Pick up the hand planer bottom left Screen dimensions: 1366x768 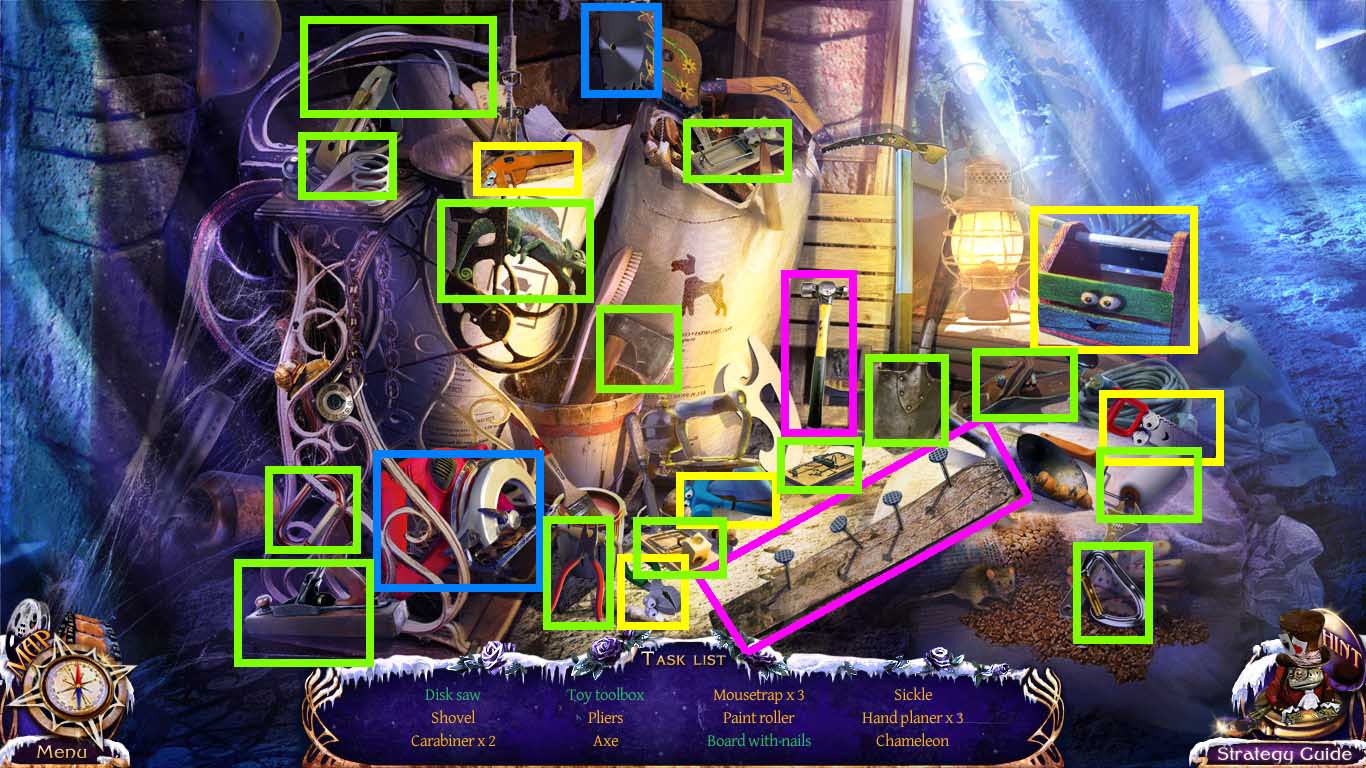pos(303,610)
